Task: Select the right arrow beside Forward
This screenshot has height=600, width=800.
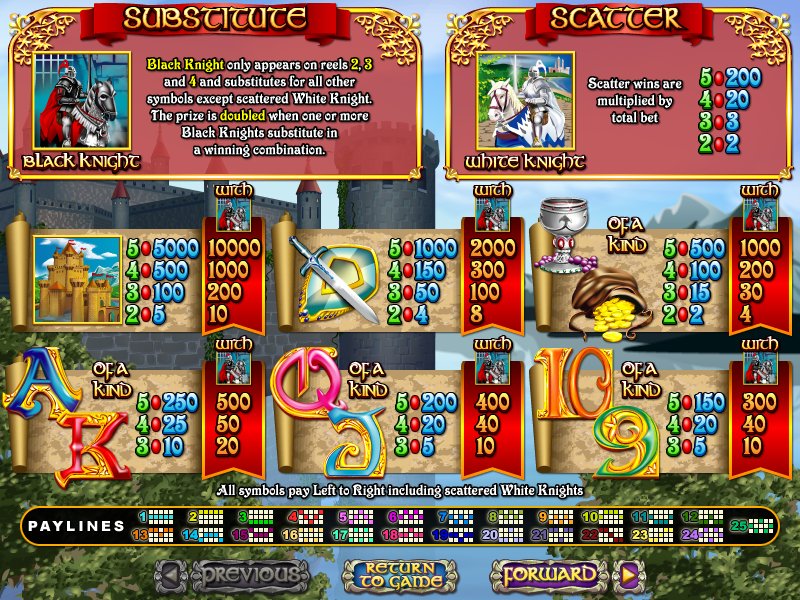Action: (629, 575)
